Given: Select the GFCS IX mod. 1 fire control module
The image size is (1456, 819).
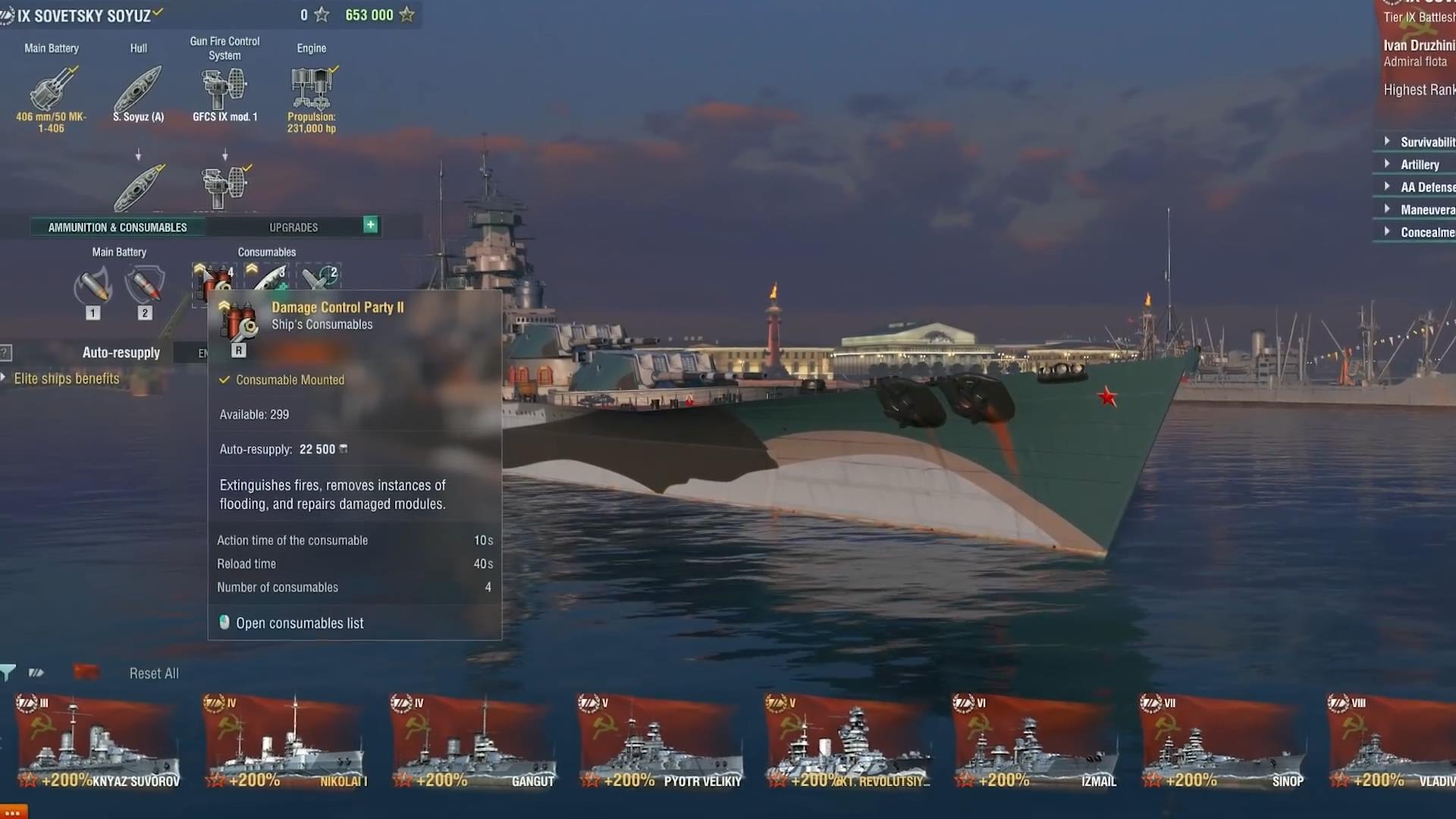Looking at the screenshot, I should coord(224,89).
